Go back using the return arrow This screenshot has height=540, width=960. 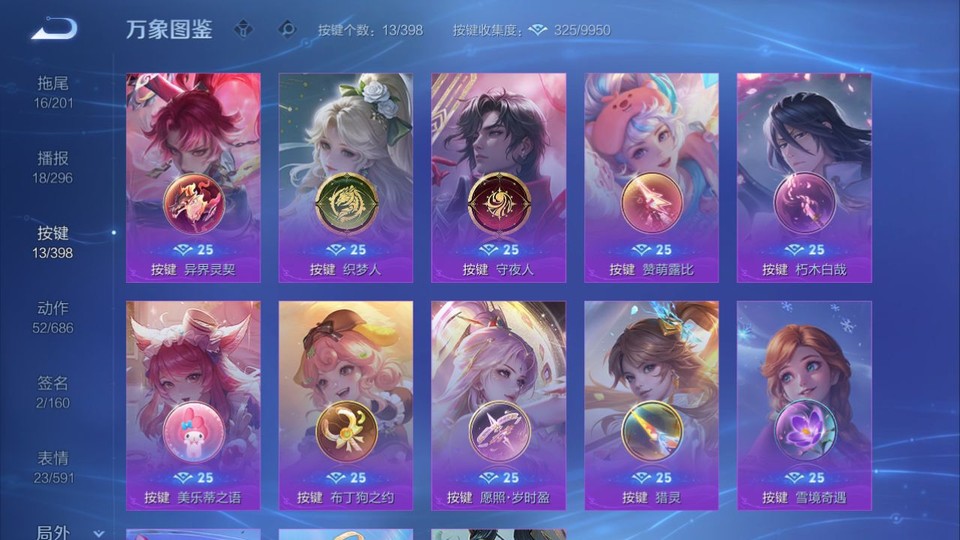[x=54, y=29]
